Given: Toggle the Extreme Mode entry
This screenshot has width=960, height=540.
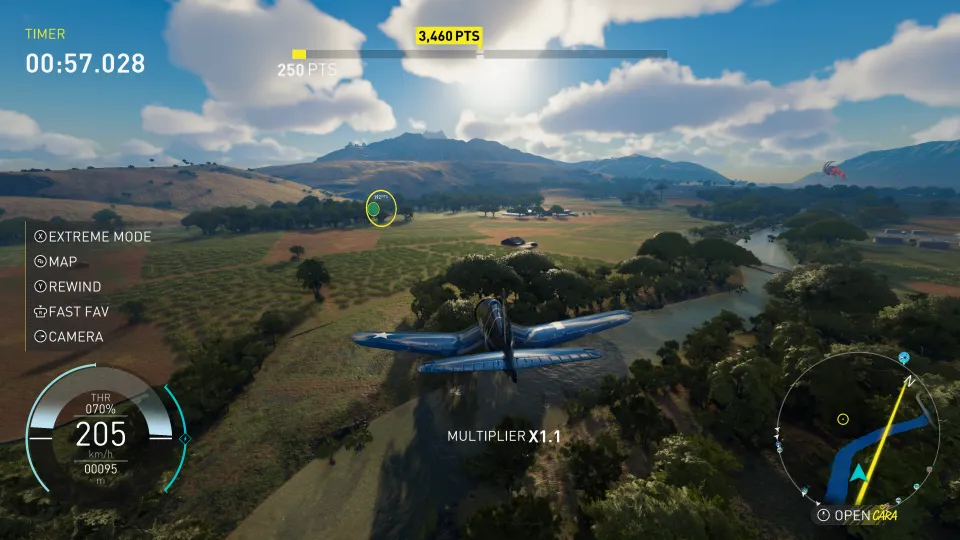Looking at the screenshot, I should [92, 237].
